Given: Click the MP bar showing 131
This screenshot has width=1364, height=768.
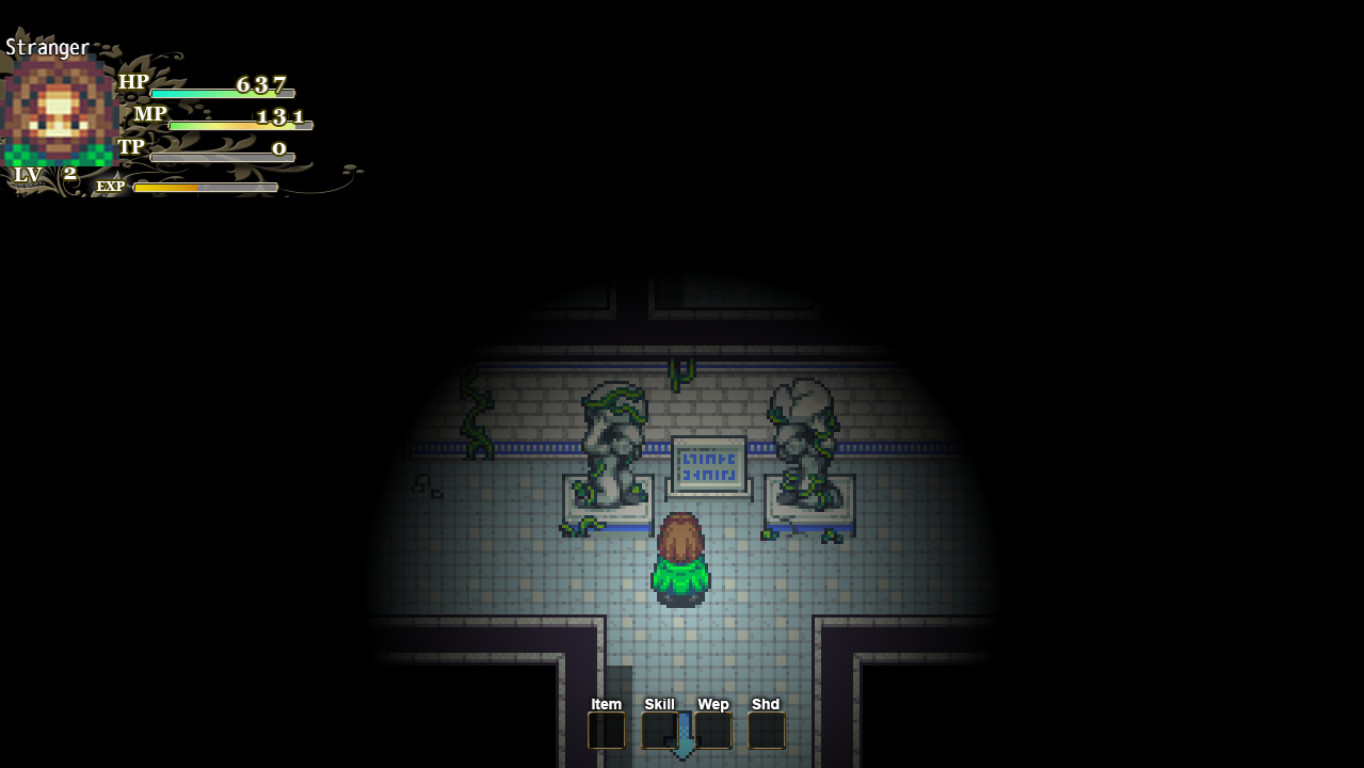Looking at the screenshot, I should click(240, 124).
